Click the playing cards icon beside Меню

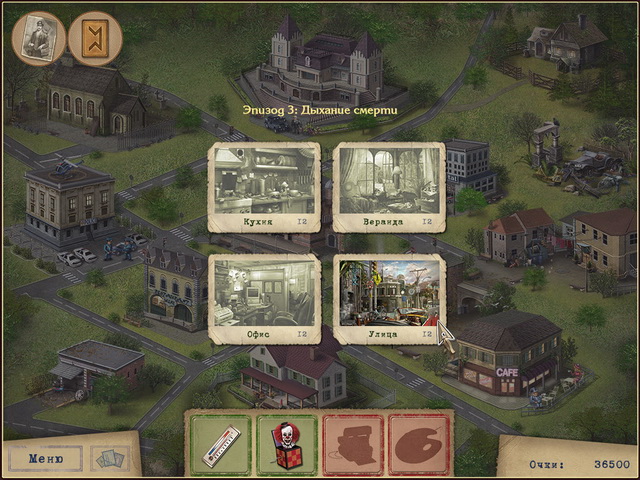coord(110,458)
